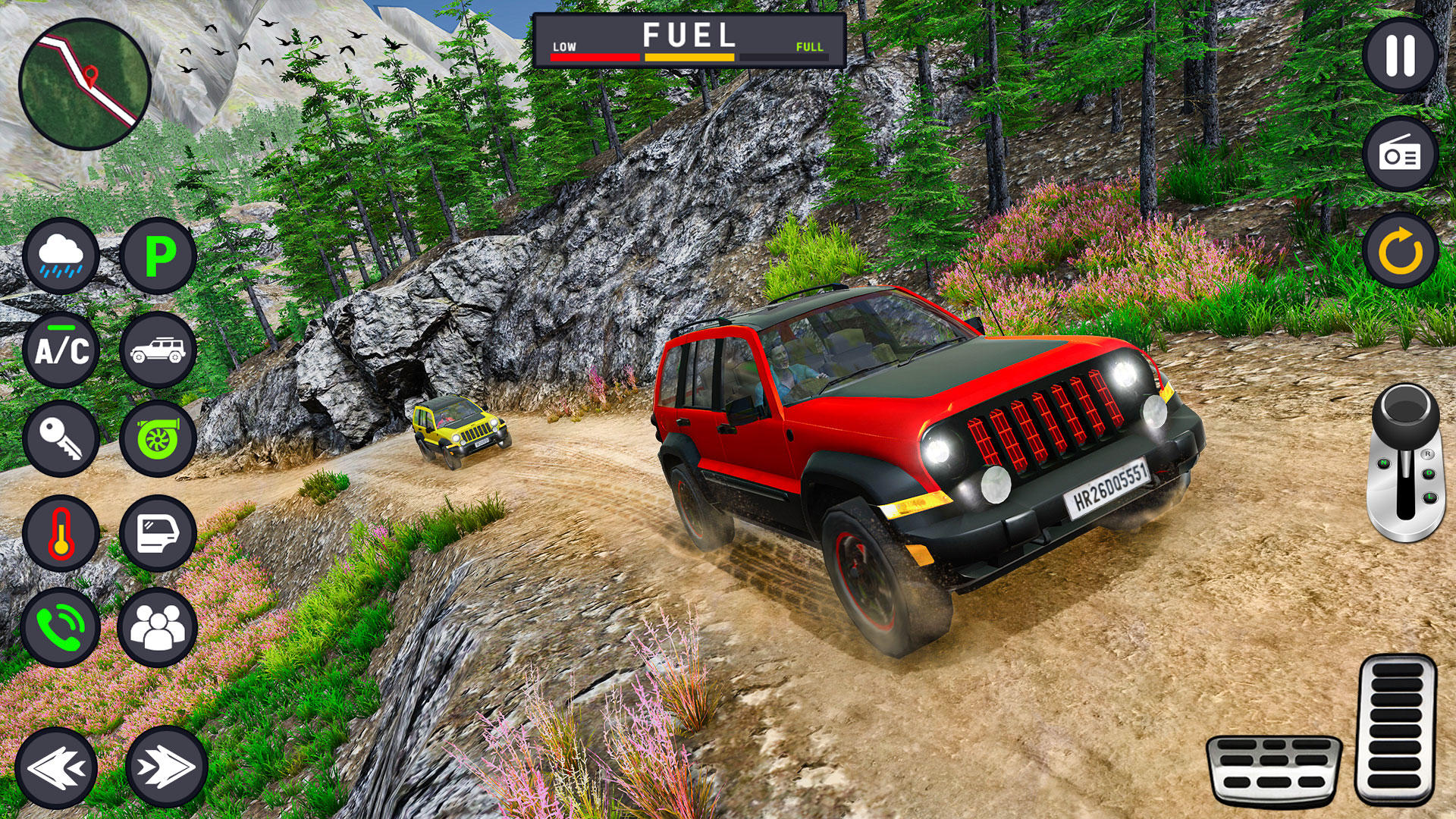This screenshot has width=1456, height=819.
Task: Hit the brake pedal
Action: [x=1273, y=770]
